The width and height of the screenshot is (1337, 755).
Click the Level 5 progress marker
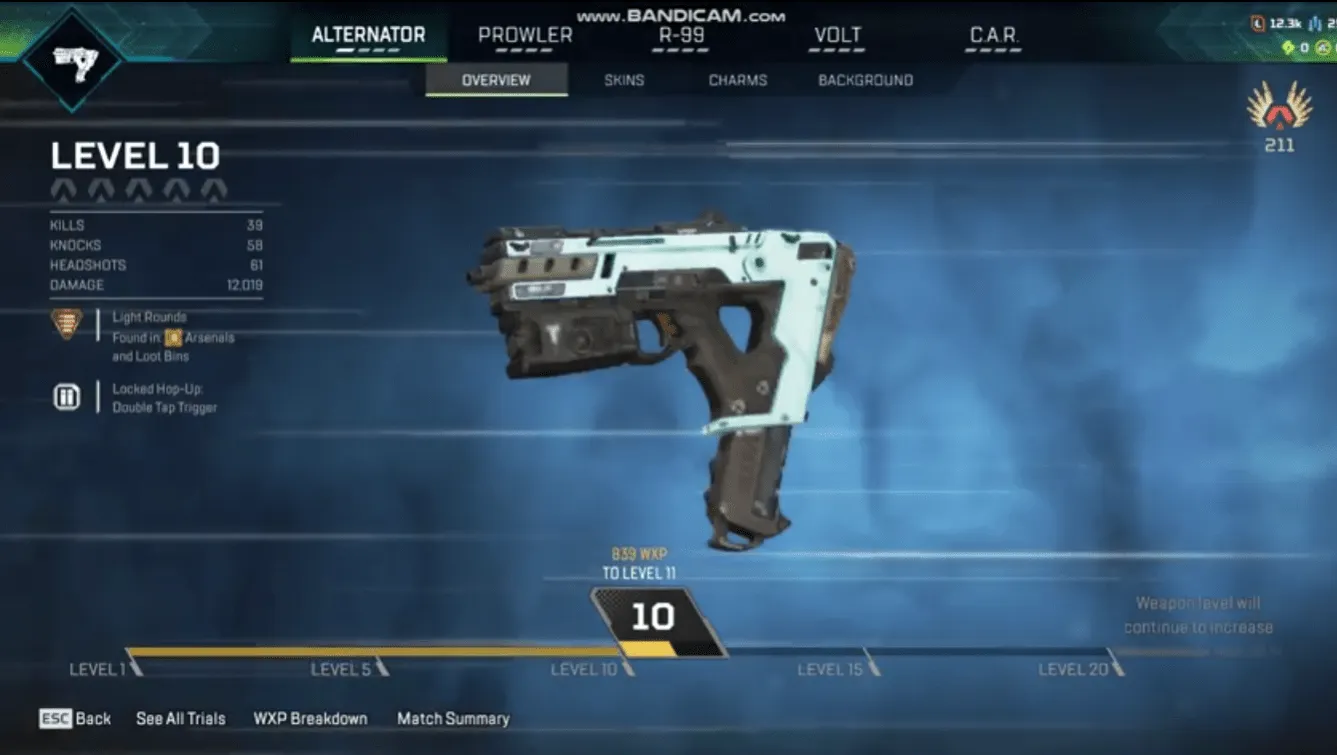pos(381,663)
